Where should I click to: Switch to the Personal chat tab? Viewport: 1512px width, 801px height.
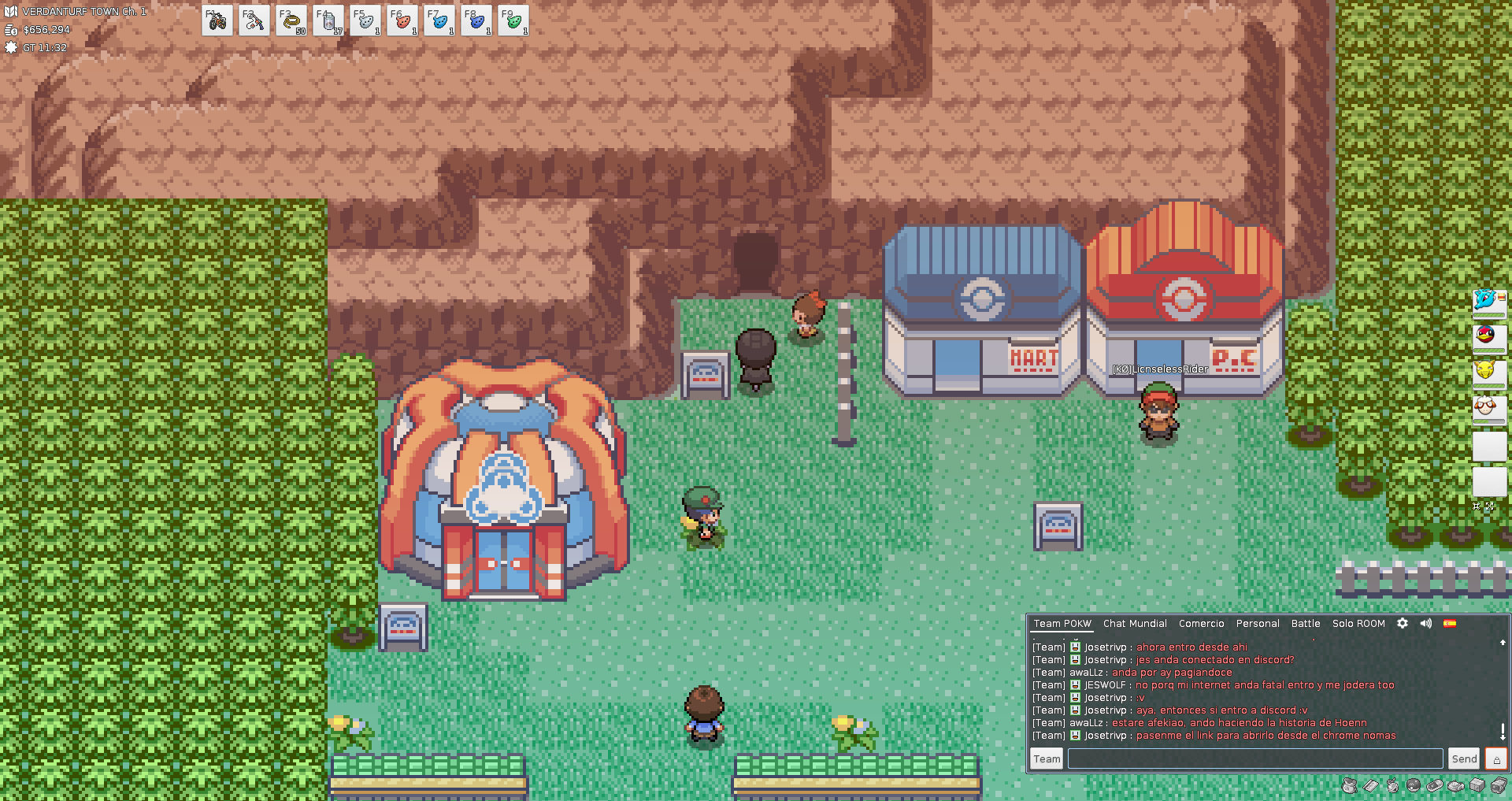coord(1258,623)
